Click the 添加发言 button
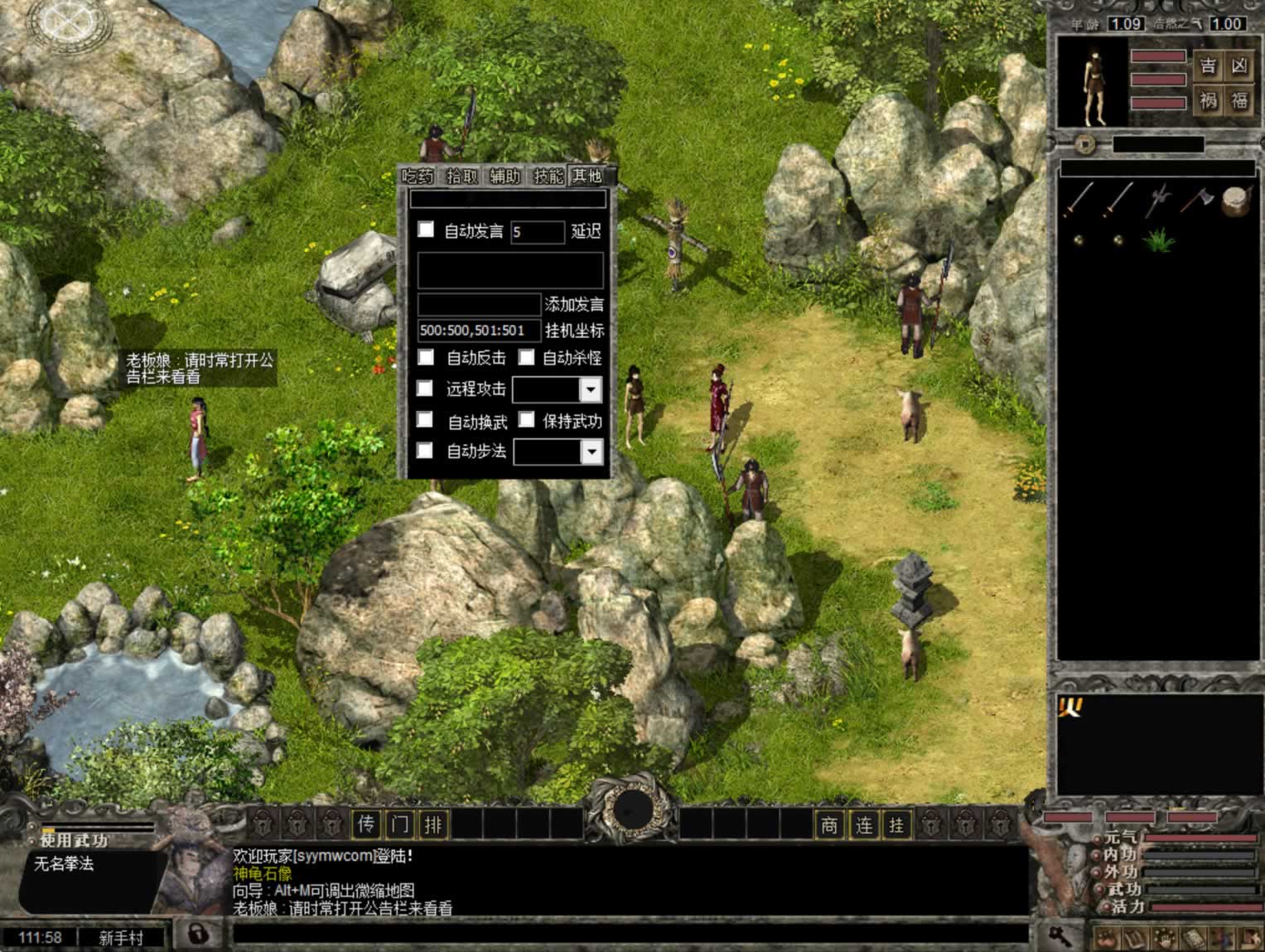1265x952 pixels. 574,304
